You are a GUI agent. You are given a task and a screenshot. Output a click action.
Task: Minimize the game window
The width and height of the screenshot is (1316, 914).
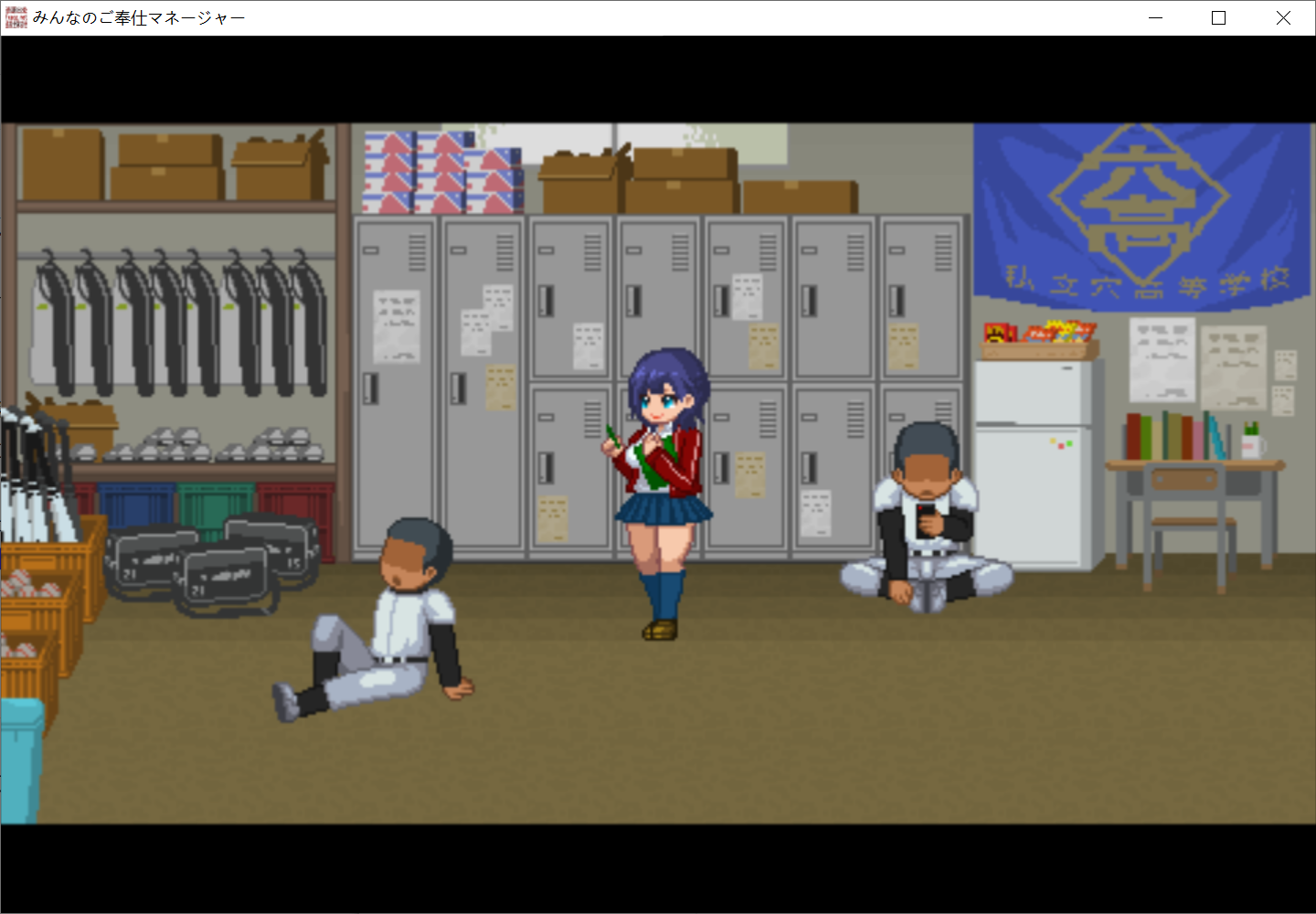click(x=1154, y=17)
